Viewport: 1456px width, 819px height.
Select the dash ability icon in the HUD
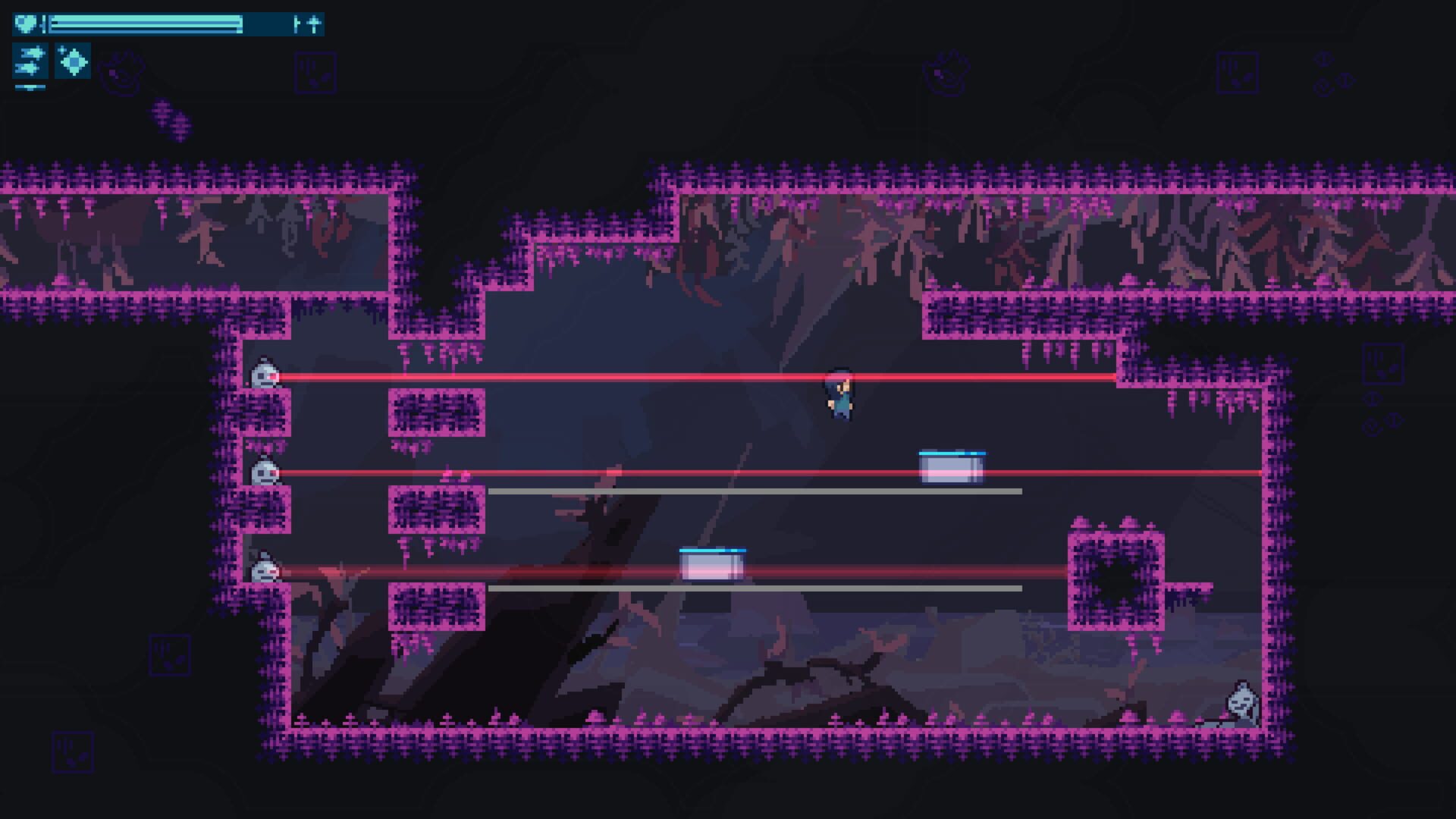pyautogui.click(x=29, y=61)
